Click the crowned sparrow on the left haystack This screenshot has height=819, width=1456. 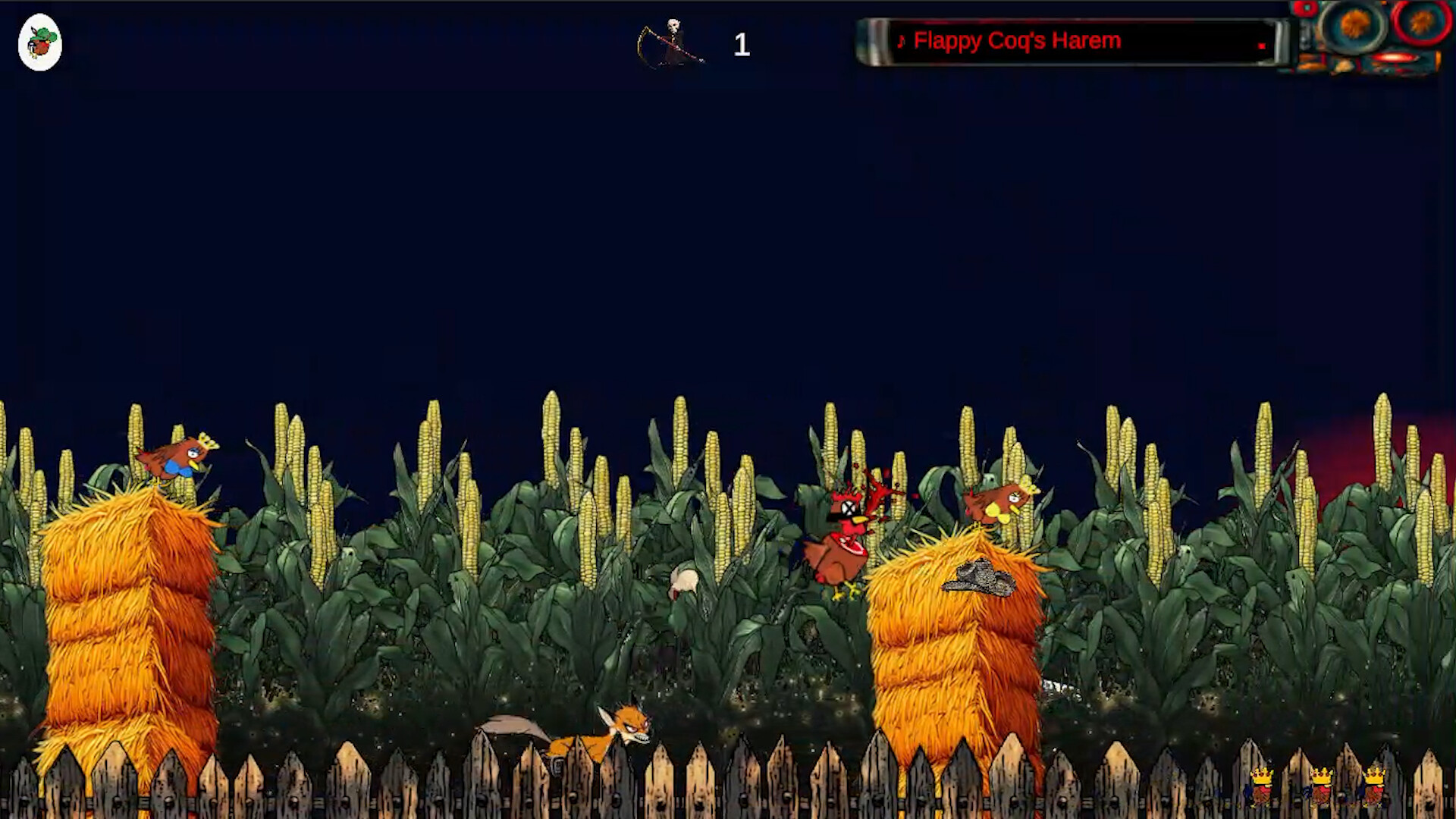click(x=177, y=455)
